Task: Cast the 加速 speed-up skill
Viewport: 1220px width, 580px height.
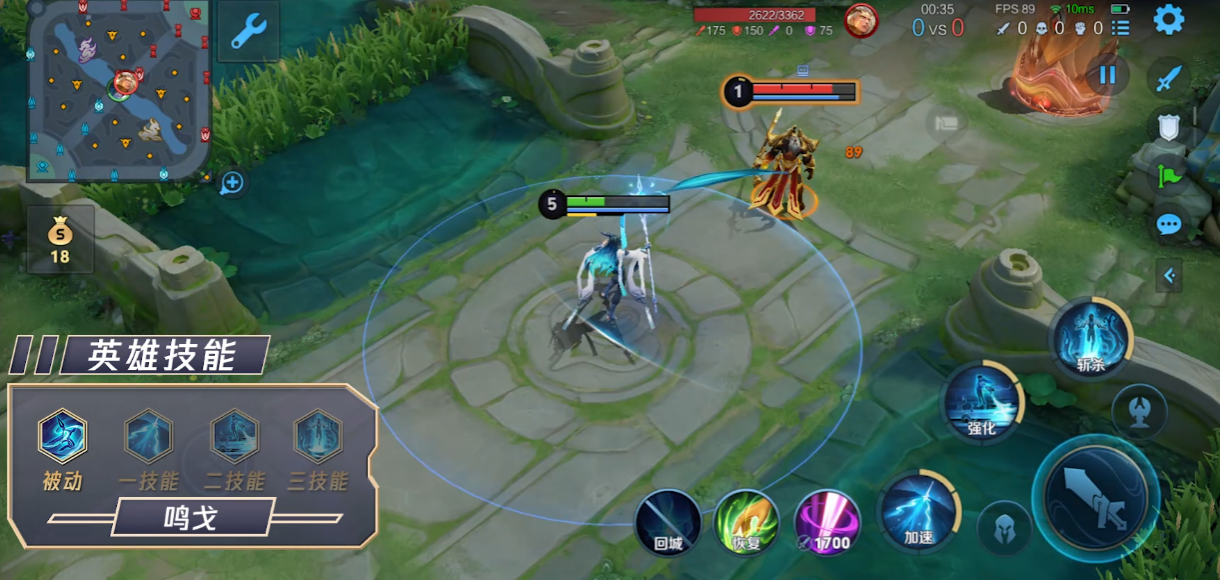Action: 917,511
